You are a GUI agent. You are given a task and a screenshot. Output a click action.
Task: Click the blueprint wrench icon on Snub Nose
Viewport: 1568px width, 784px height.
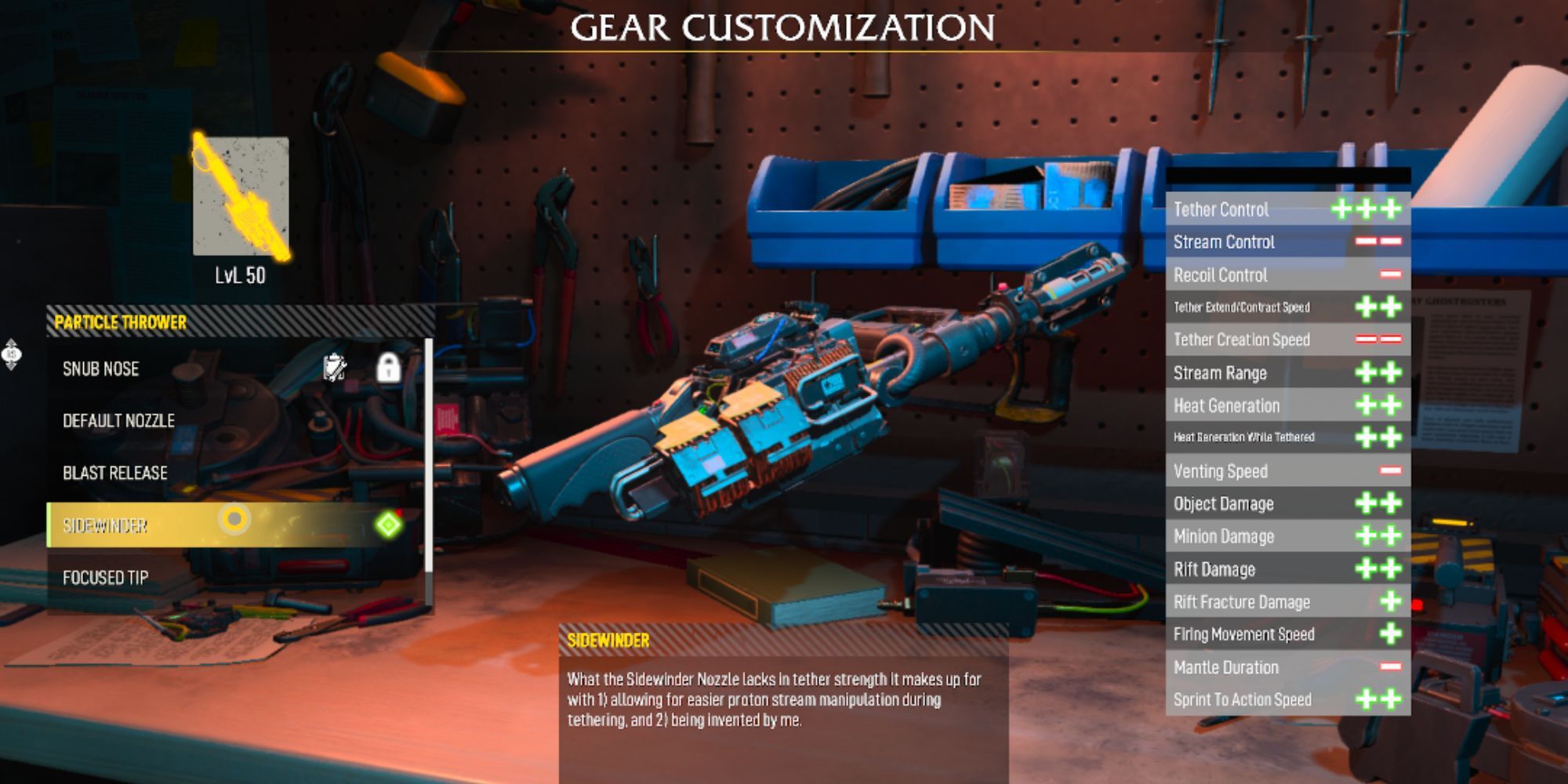335,367
